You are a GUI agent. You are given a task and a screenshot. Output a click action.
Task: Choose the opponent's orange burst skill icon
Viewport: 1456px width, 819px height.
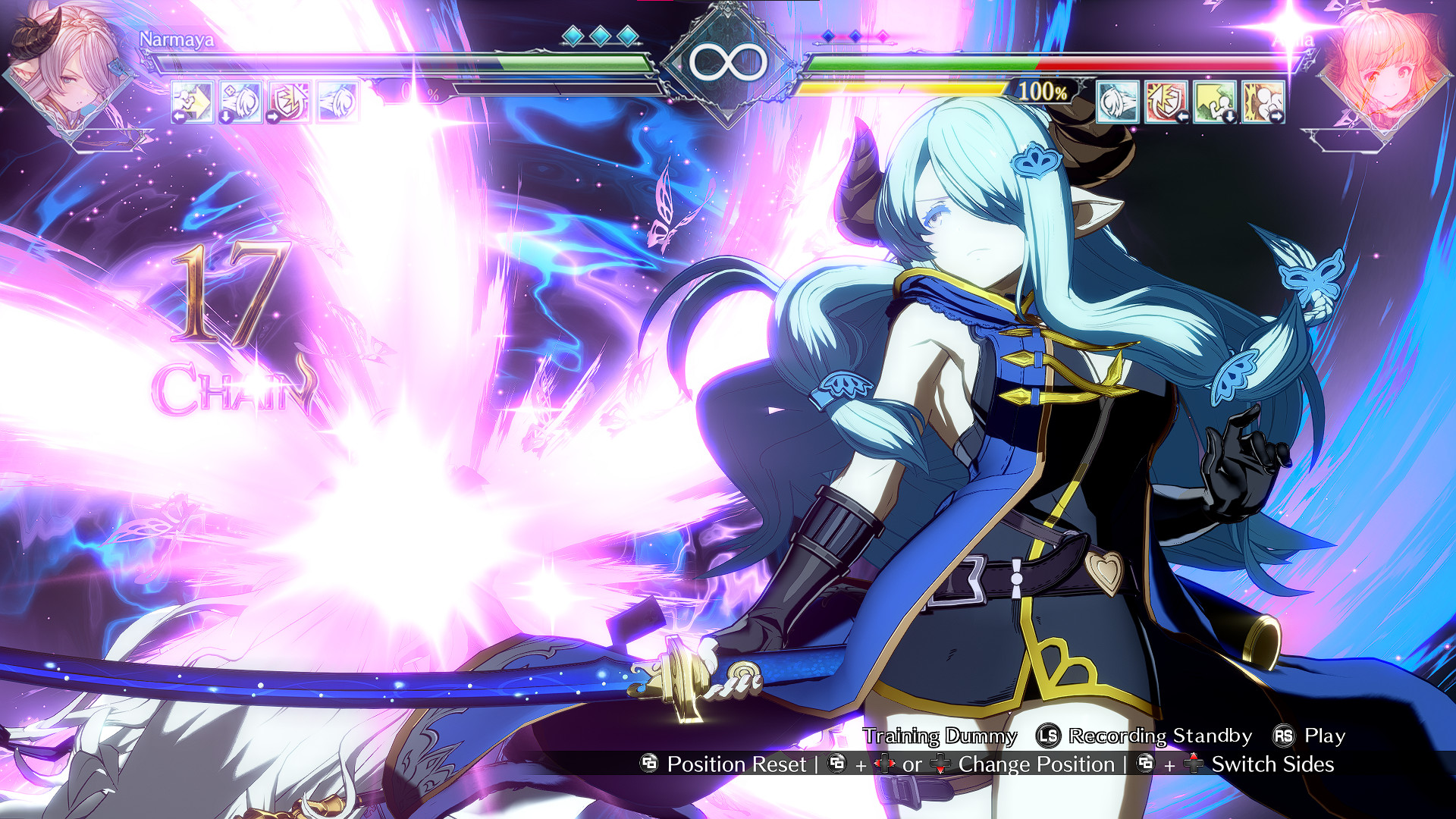coord(1263,102)
